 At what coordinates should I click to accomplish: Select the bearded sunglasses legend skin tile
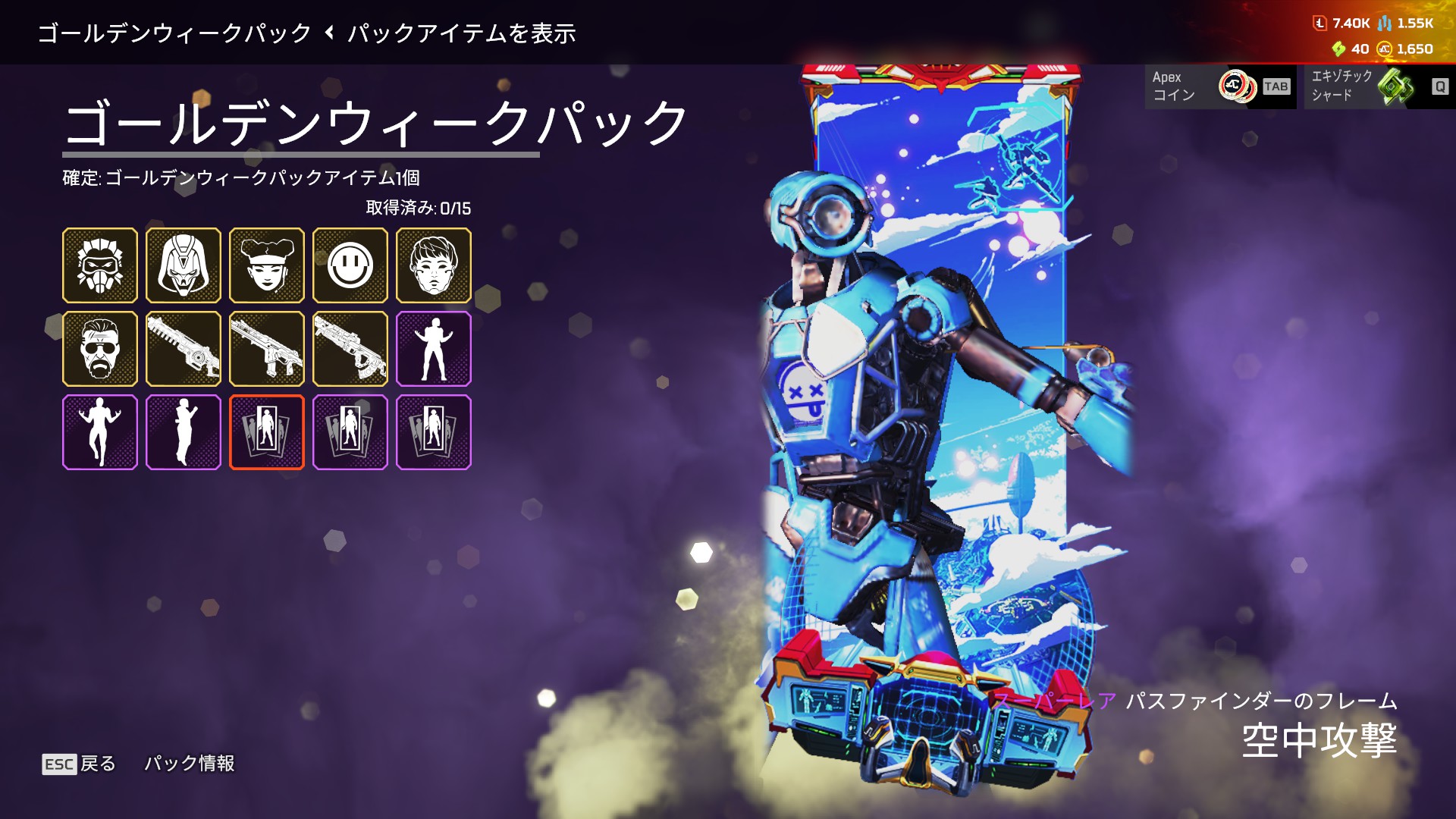point(100,349)
